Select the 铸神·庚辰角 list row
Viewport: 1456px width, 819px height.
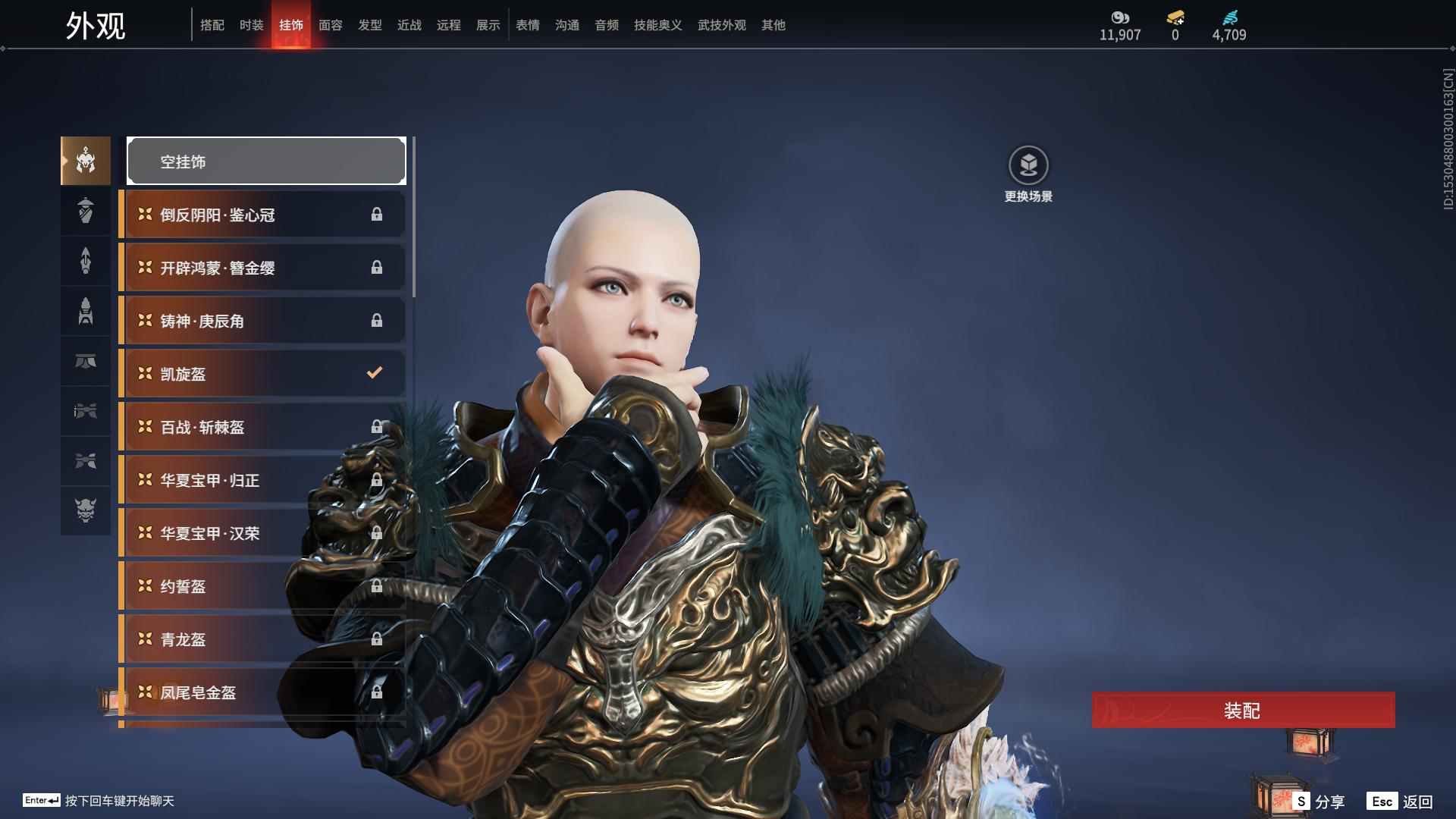[262, 321]
